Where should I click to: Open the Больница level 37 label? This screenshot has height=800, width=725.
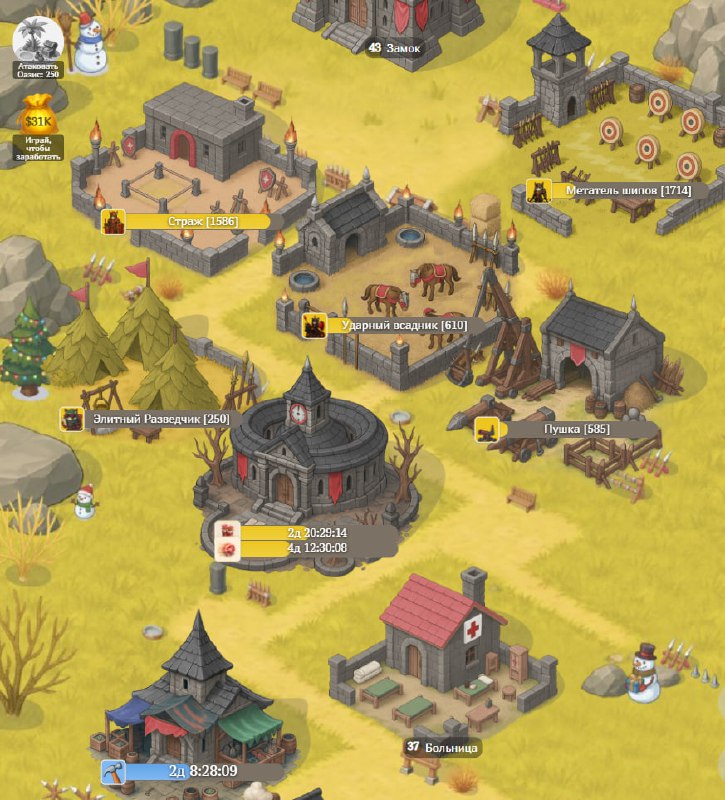point(443,747)
